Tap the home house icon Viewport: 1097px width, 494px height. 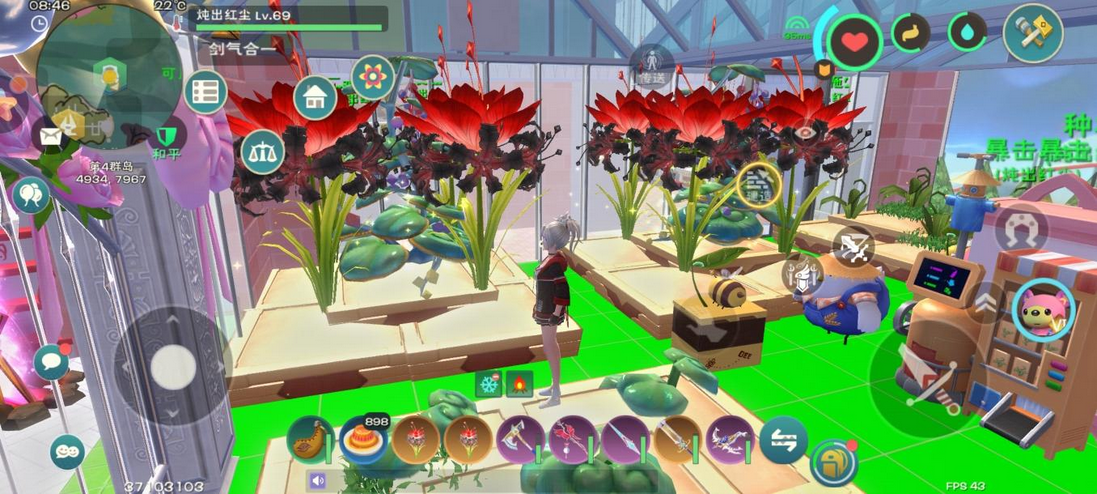pyautogui.click(x=315, y=97)
